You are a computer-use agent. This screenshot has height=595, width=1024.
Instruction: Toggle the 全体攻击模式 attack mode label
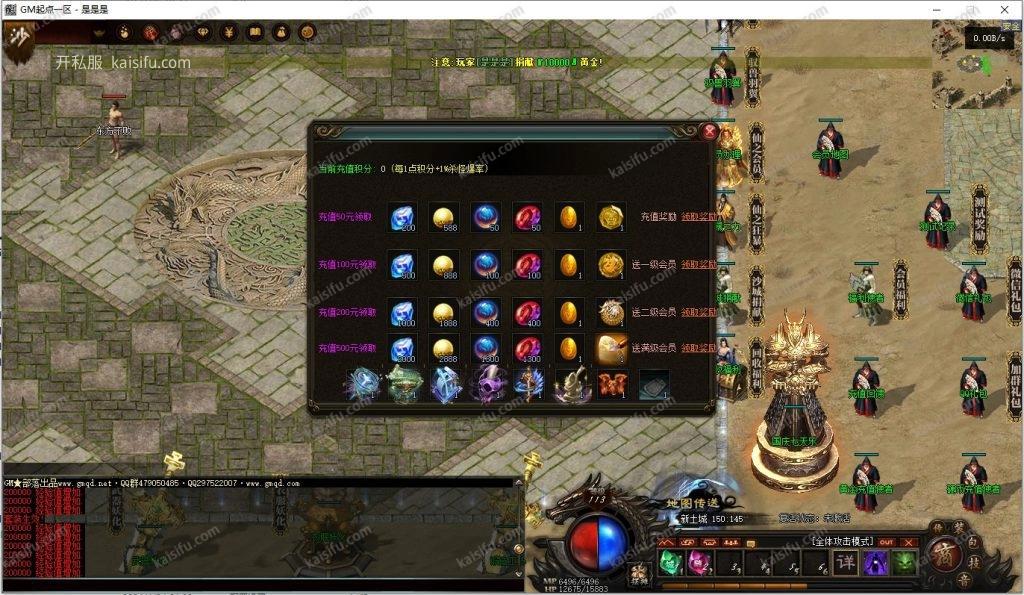(x=840, y=540)
